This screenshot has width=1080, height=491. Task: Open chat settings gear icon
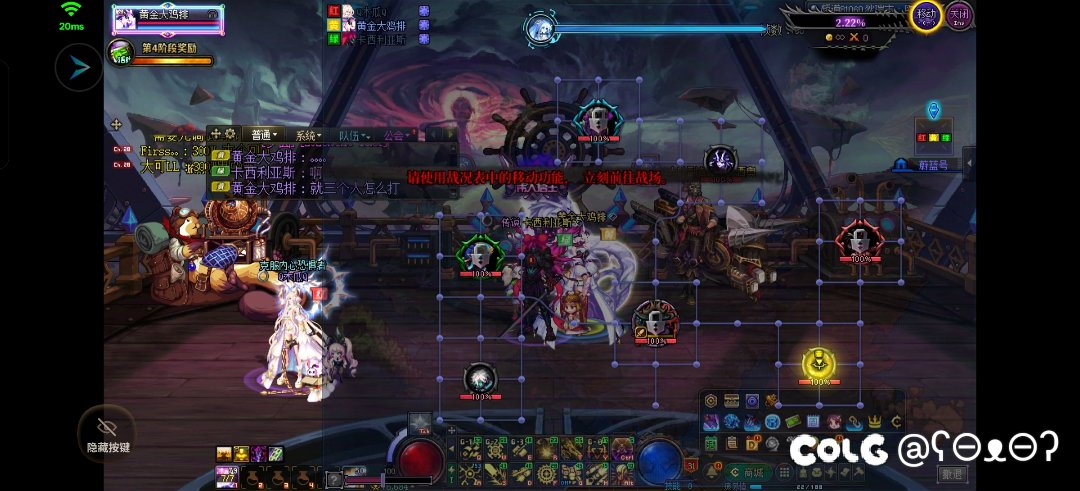[230, 134]
